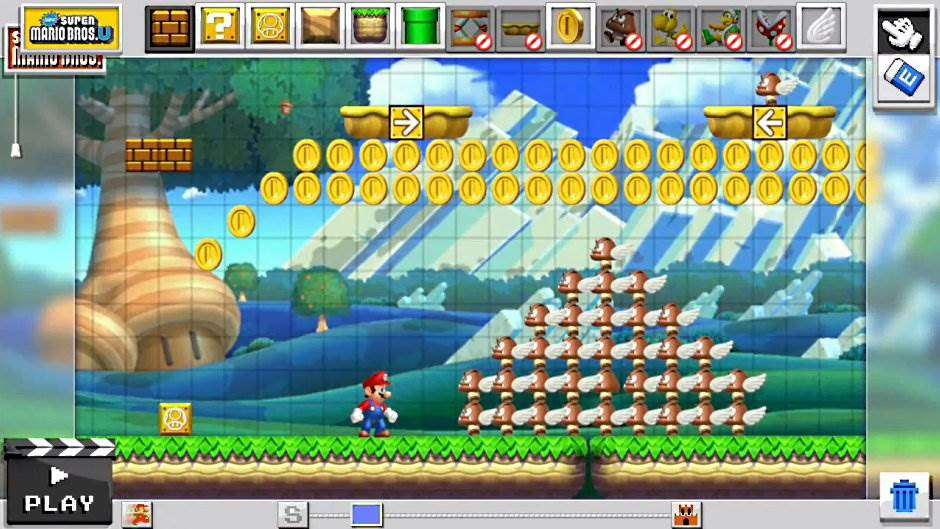Image resolution: width=940 pixels, height=529 pixels.
Task: Open the New Super Mario Bros. U style selector
Action: coord(71,27)
